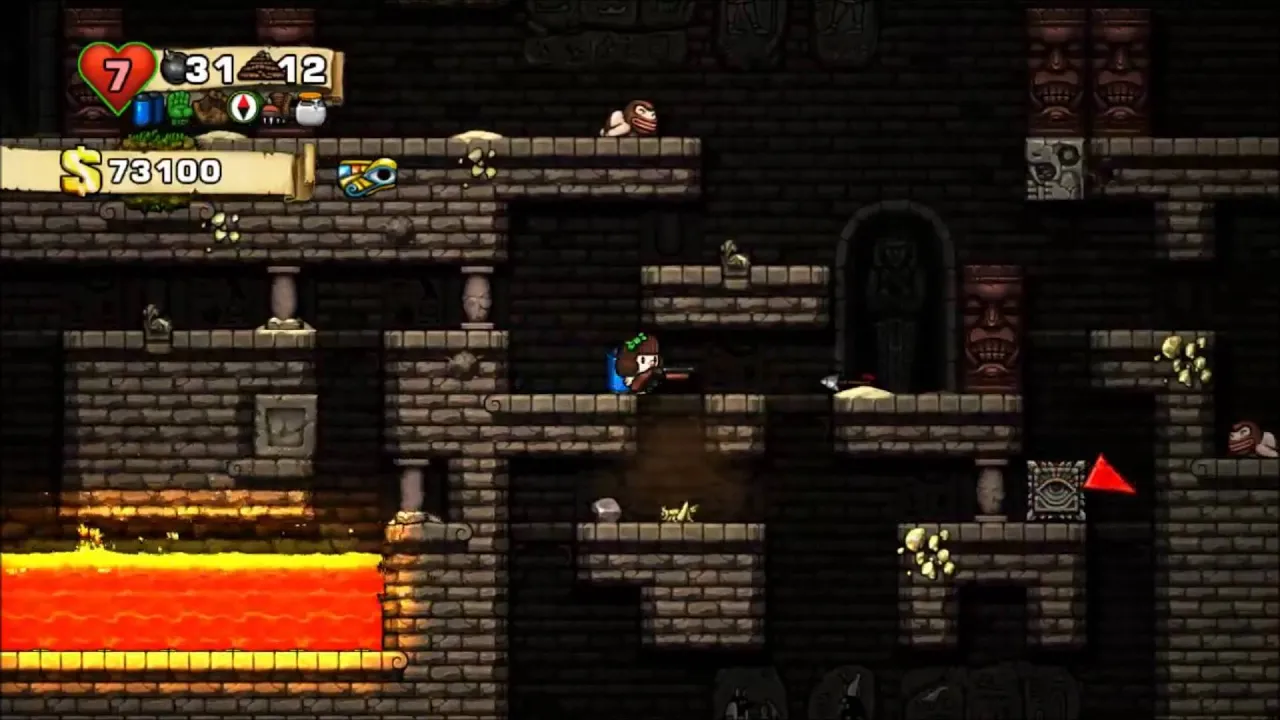Click the compass item icon
This screenshot has height=720, width=1280.
[244, 107]
